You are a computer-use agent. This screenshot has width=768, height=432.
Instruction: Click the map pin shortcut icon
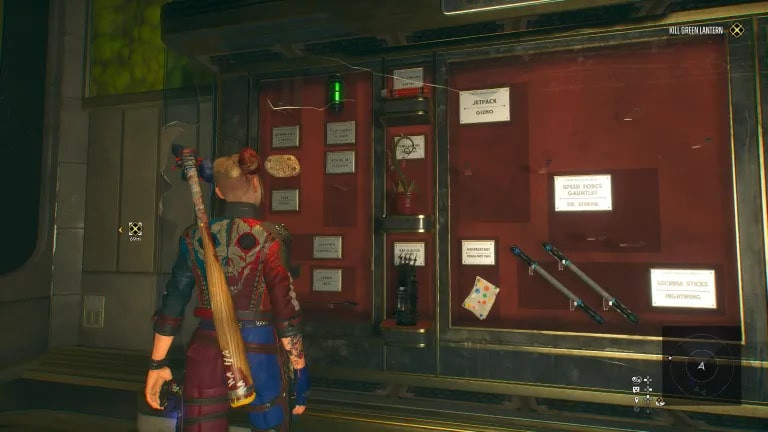pos(637,400)
